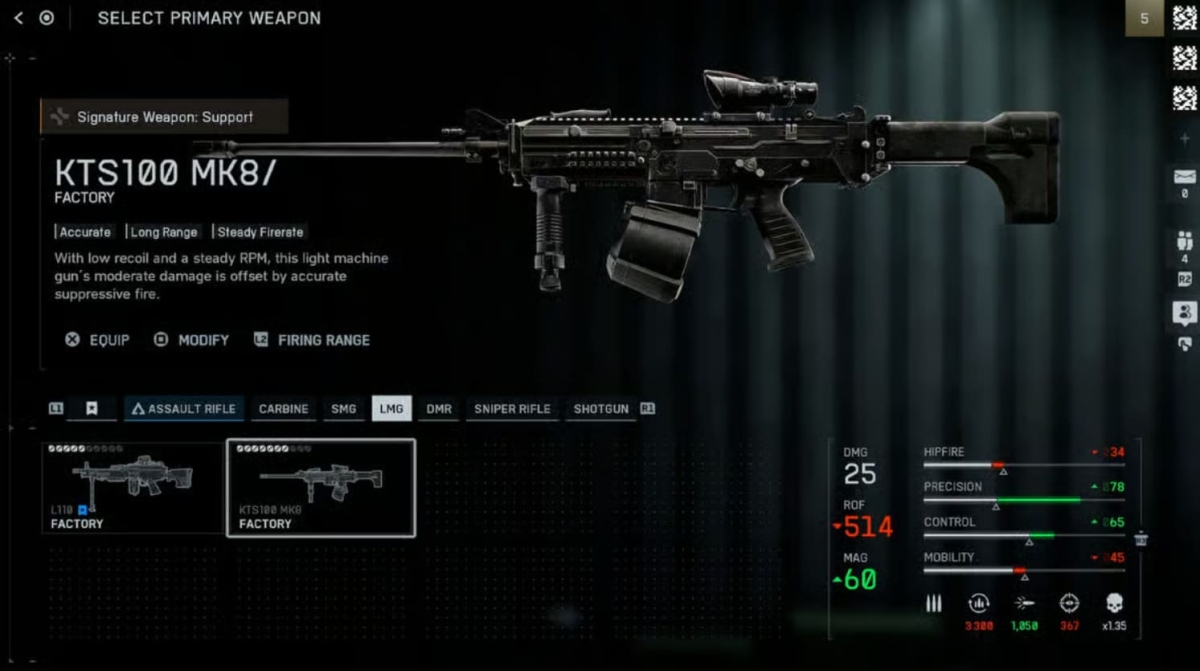Choose the Sniper Rifle tab

tap(512, 409)
